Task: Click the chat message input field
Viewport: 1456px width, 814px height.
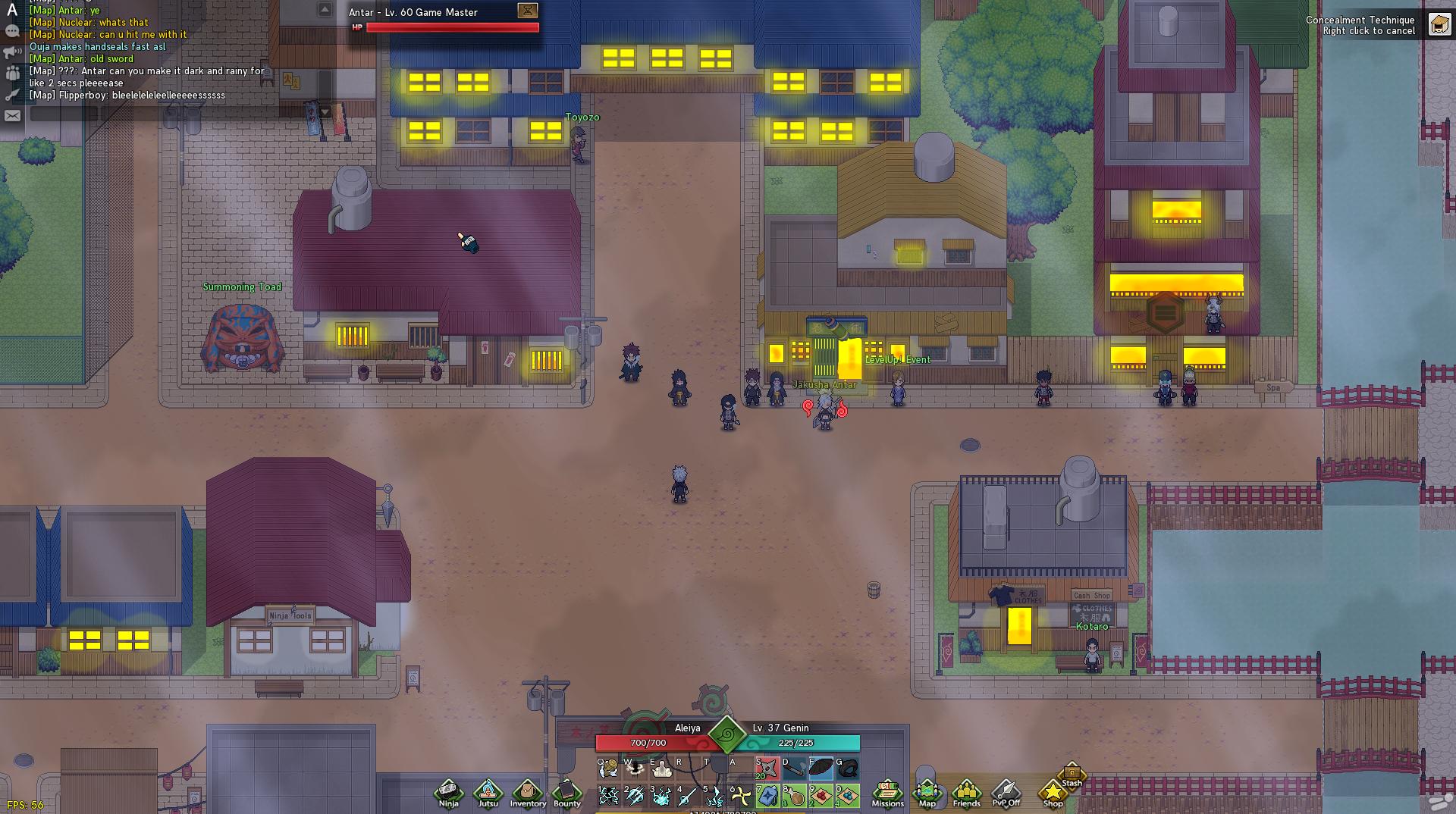Action: [174, 114]
